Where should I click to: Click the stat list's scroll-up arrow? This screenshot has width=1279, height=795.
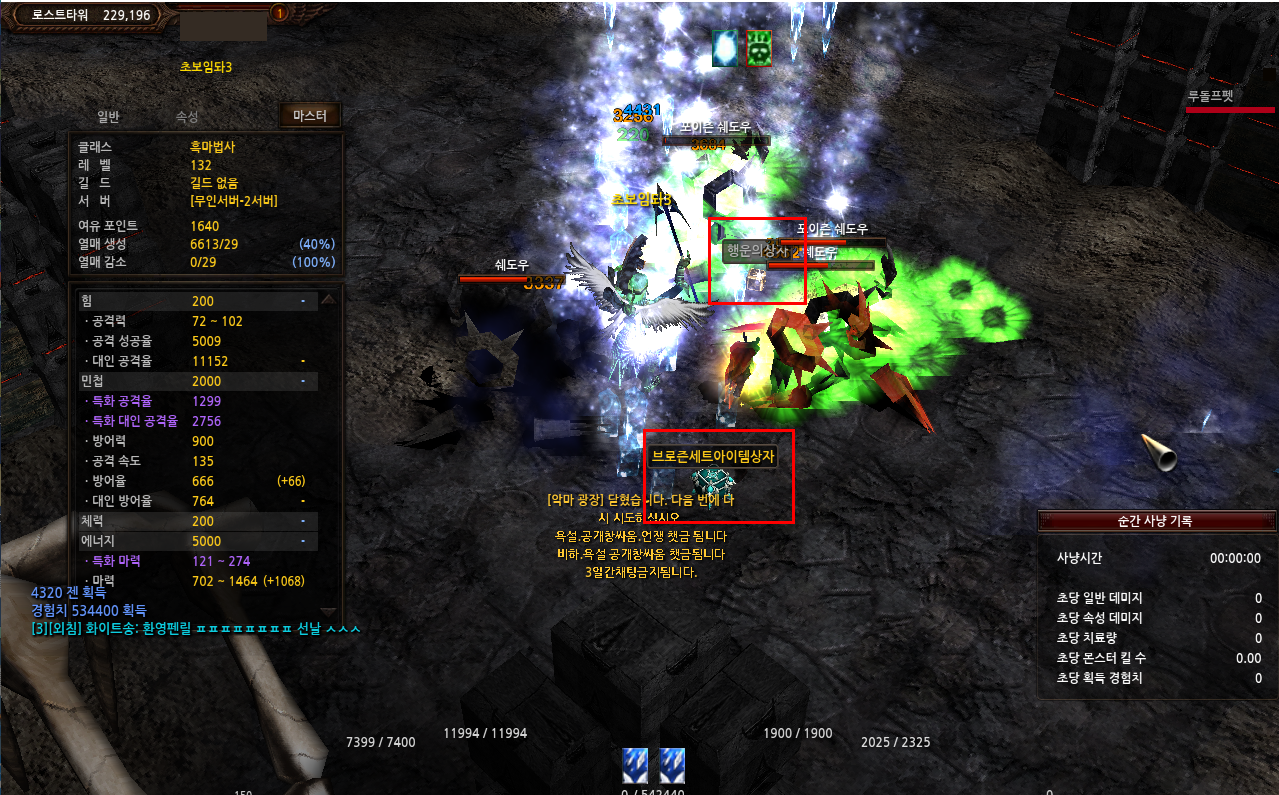coord(327,298)
